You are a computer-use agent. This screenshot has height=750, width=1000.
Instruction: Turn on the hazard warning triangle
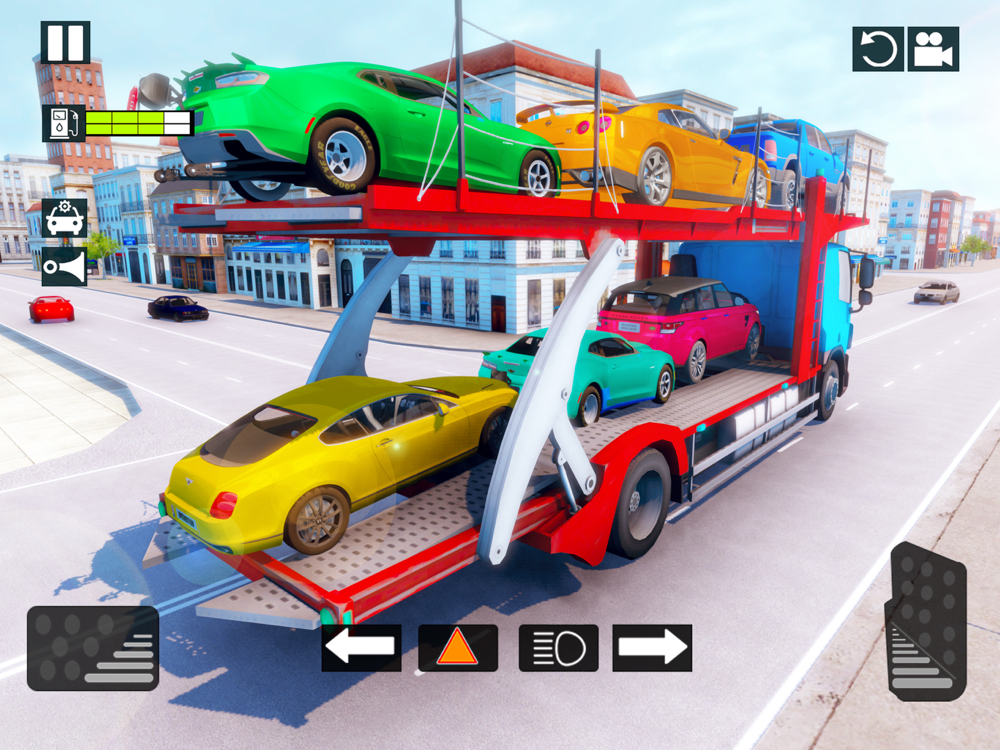point(458,648)
